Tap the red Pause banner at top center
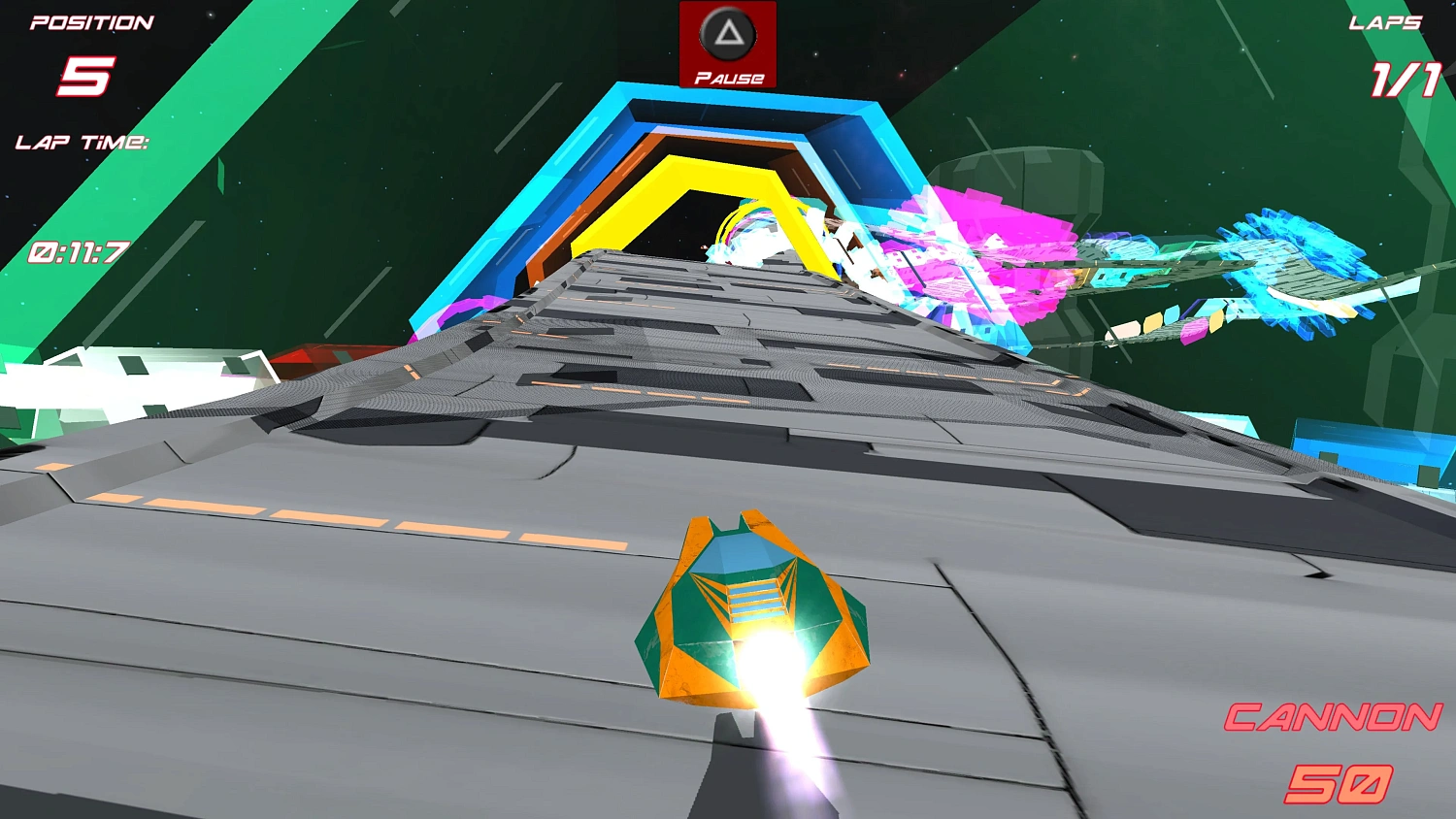The height and width of the screenshot is (819, 1456). coord(728,44)
